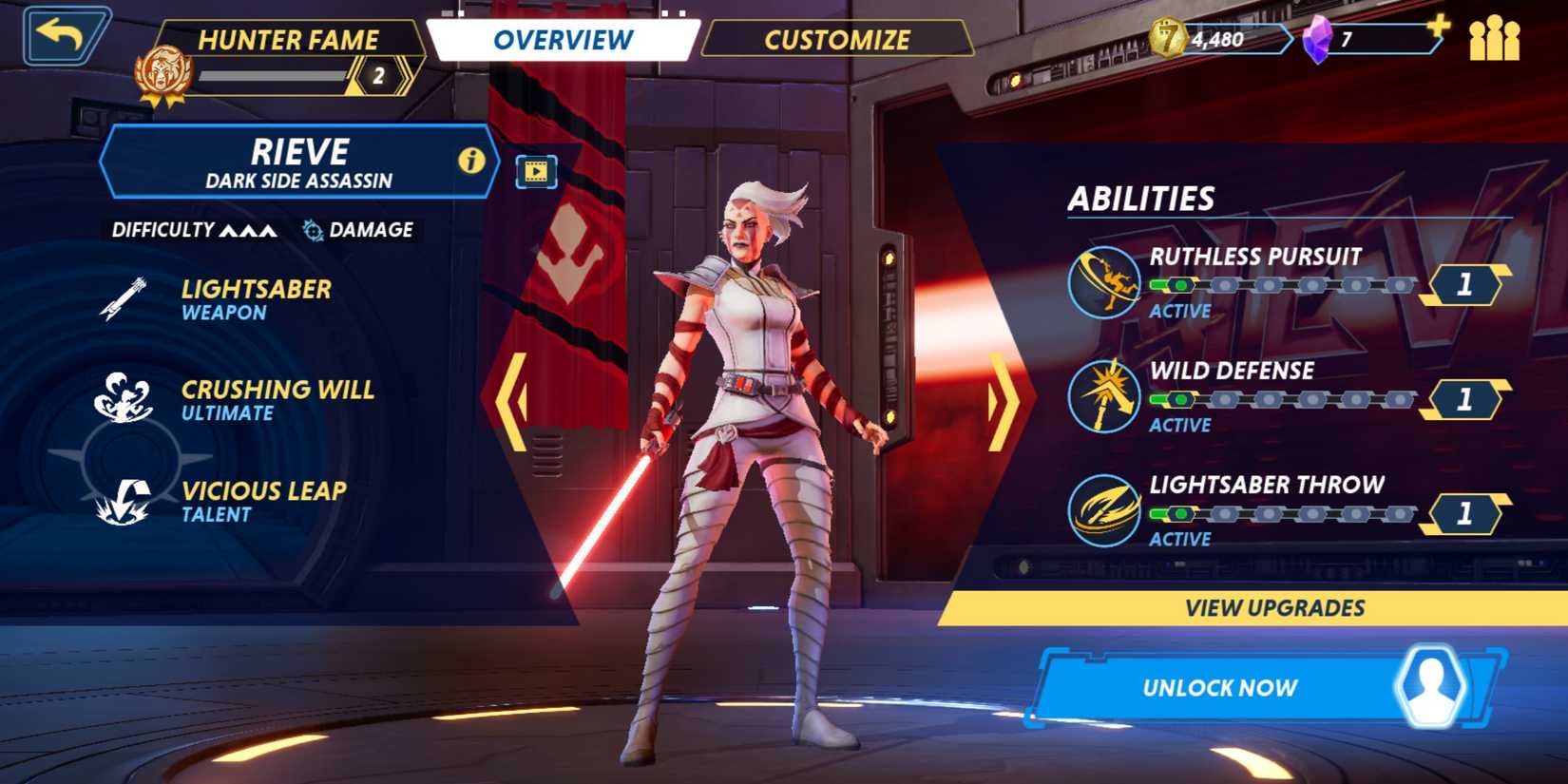Add more purple crystals with the plus
The image size is (1568, 784).
tap(1439, 26)
